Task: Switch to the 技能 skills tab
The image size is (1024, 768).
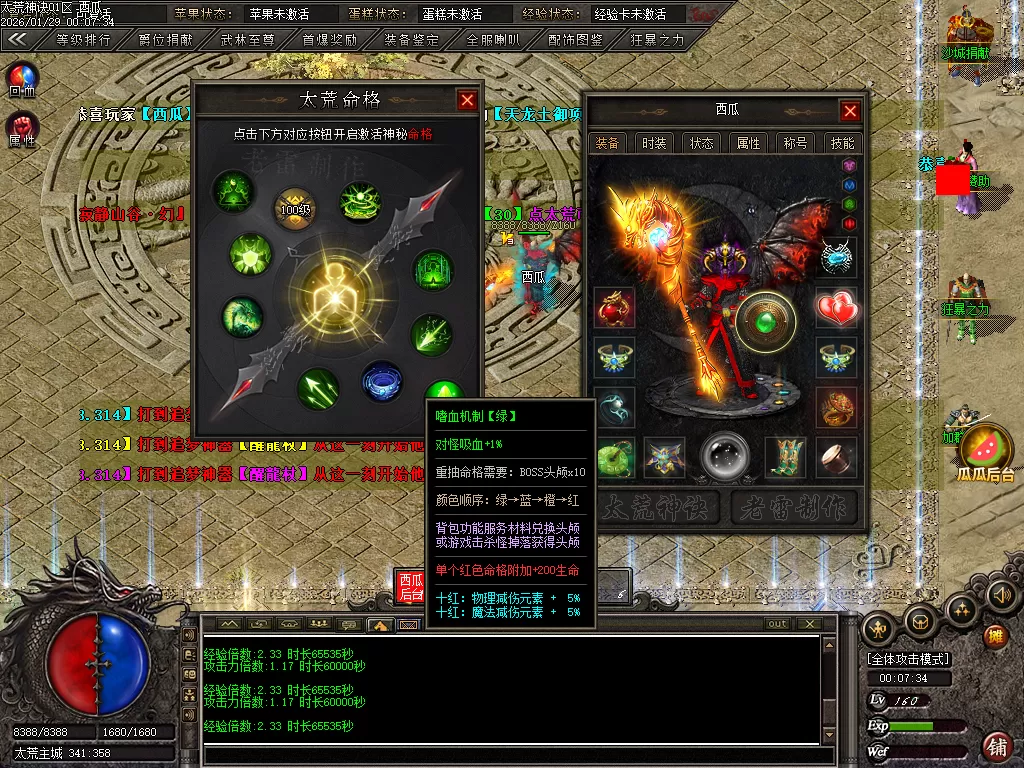Action: pyautogui.click(x=843, y=143)
